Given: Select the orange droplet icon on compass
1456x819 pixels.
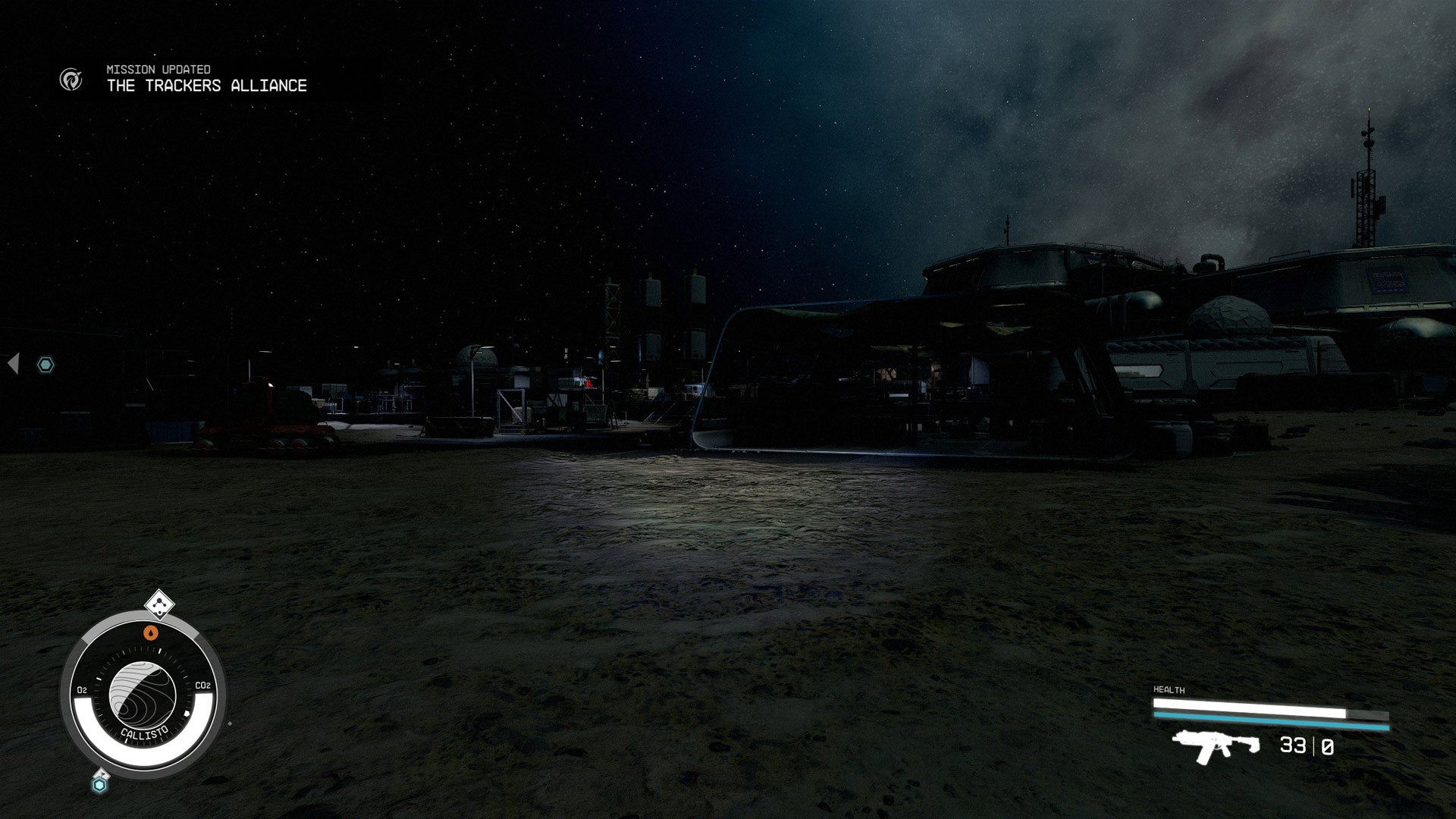Looking at the screenshot, I should pos(151,632).
